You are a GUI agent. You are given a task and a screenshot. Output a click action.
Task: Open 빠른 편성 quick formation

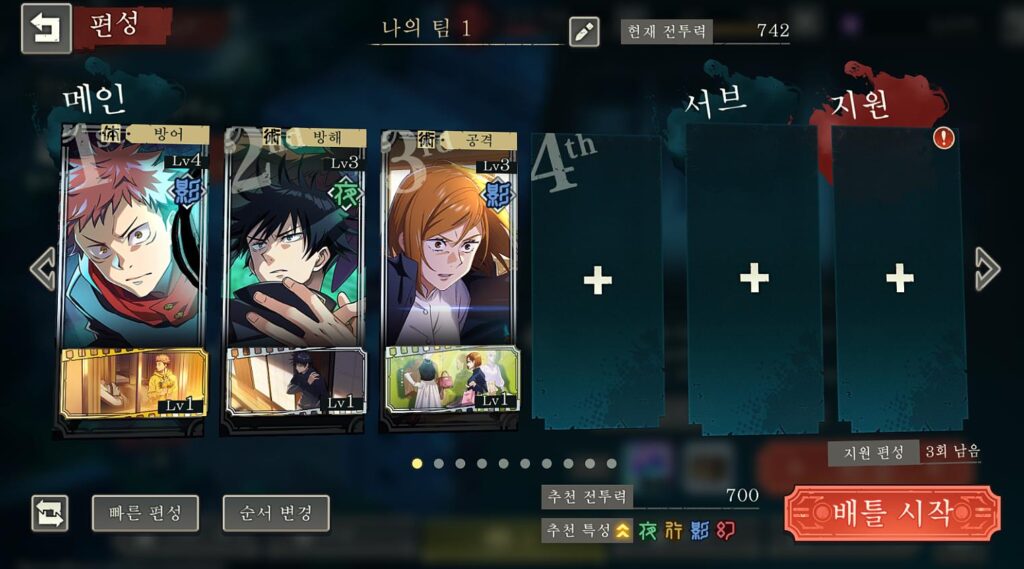tap(145, 513)
